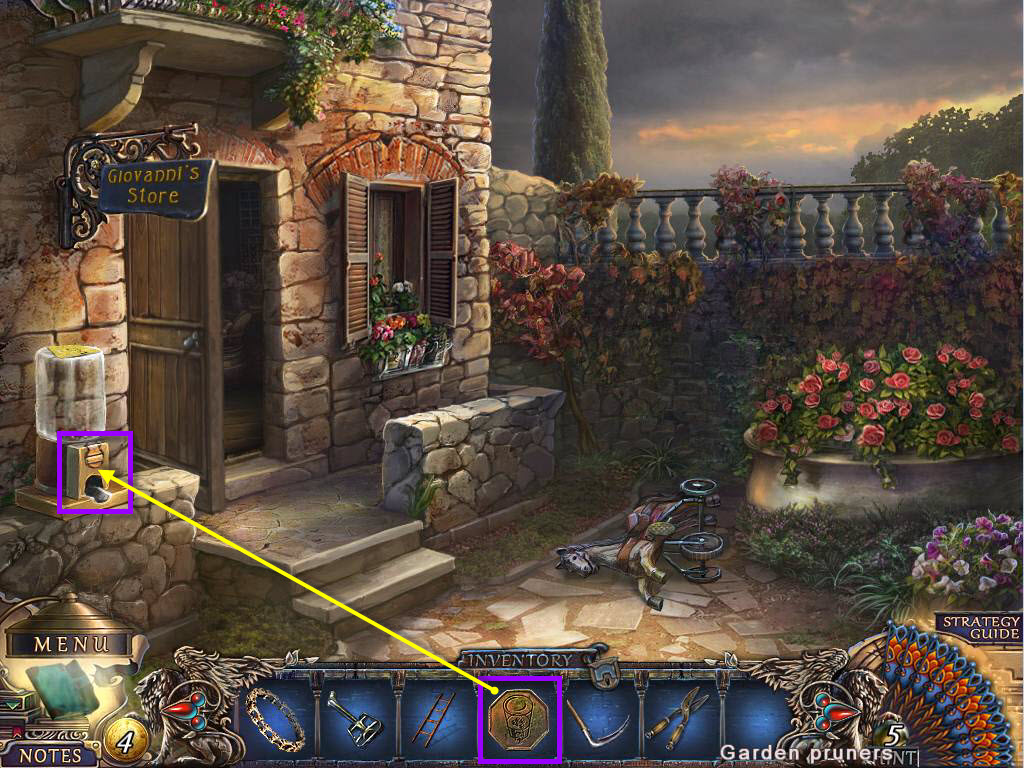This screenshot has height=768, width=1024.
Task: Choose the octagonal token in inventory
Action: [520, 718]
